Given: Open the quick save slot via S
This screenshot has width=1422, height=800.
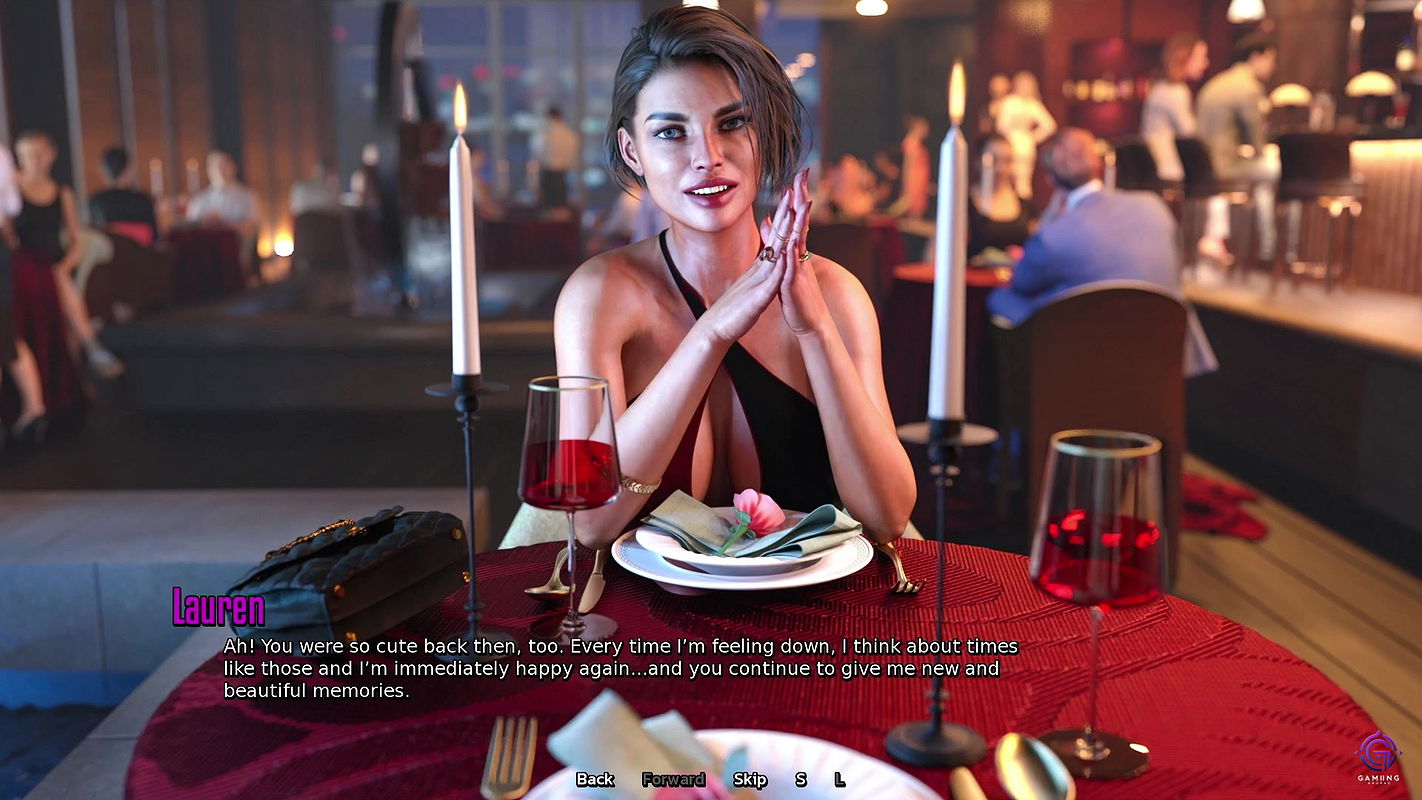Looking at the screenshot, I should [800, 779].
